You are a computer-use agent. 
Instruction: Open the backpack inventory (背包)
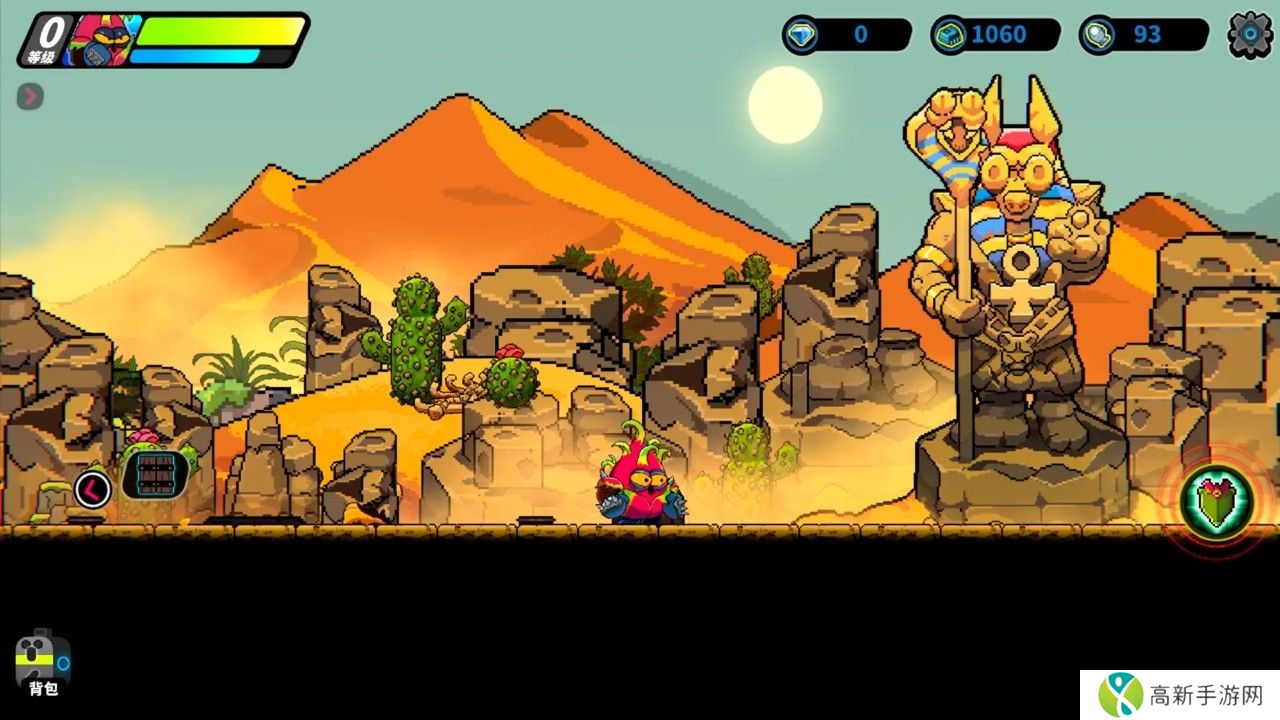(43, 662)
